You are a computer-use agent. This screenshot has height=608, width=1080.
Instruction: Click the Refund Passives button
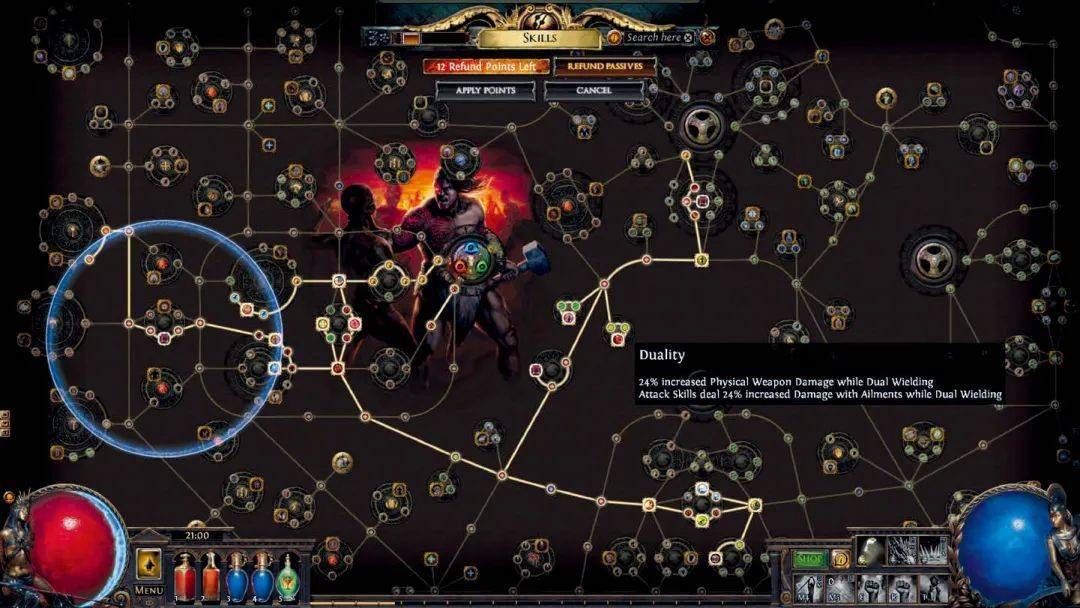[604, 66]
